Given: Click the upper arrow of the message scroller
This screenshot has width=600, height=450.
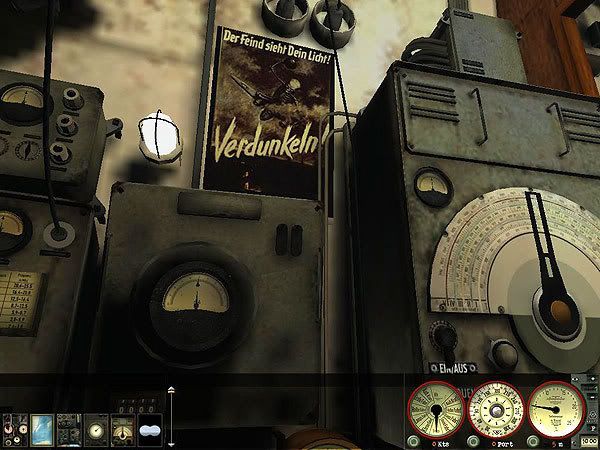Looking at the screenshot, I should (x=170, y=390).
